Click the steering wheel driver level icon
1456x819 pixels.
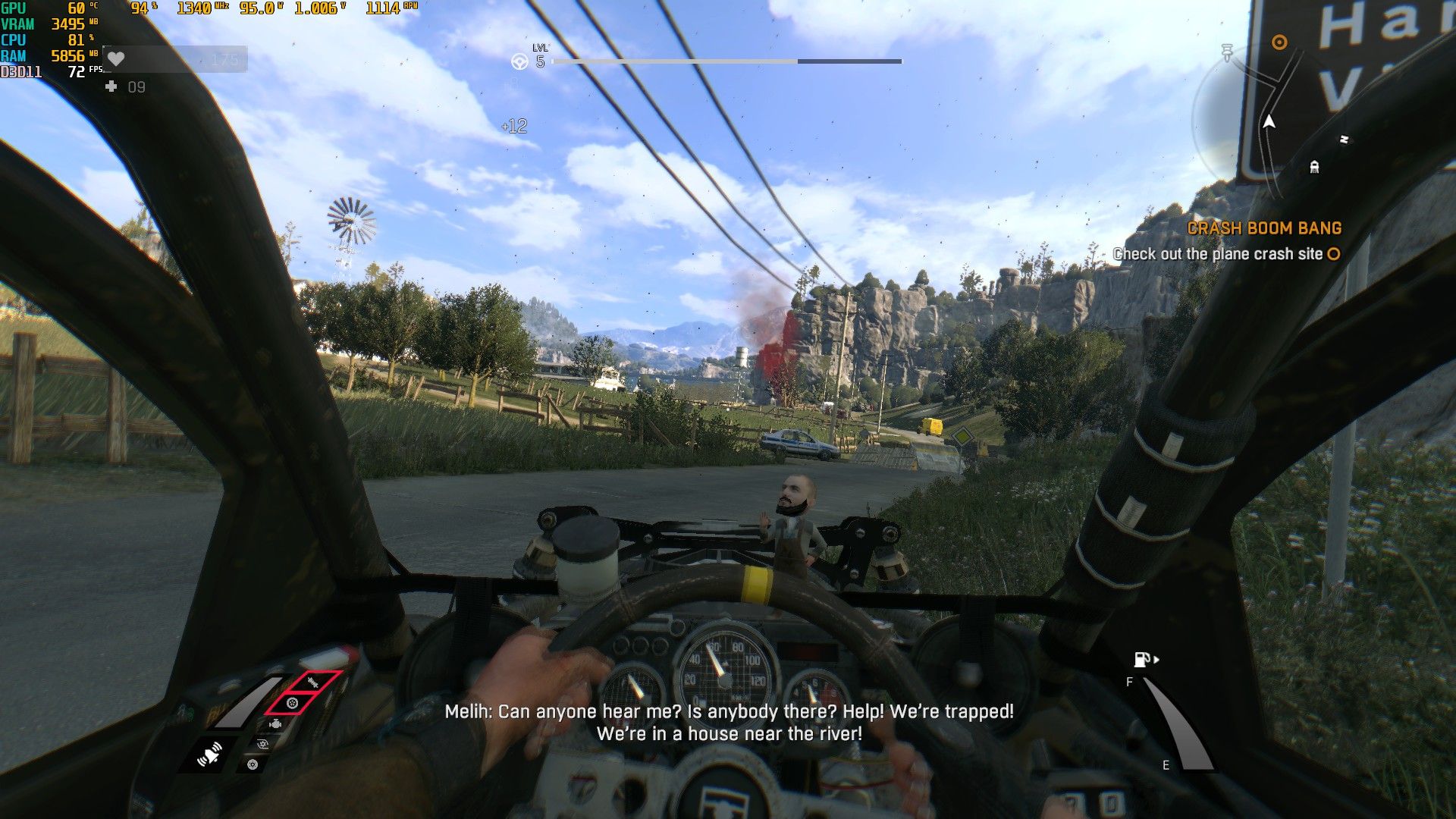(519, 61)
